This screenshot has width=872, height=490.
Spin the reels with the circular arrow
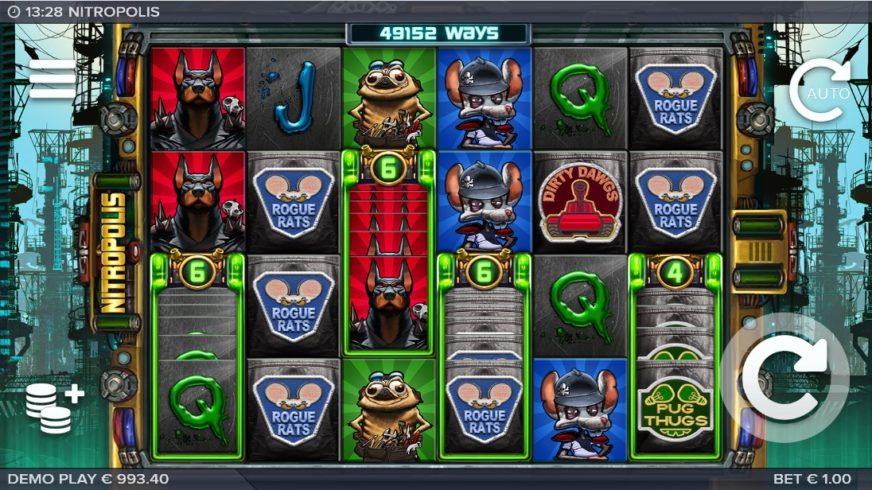pos(788,380)
